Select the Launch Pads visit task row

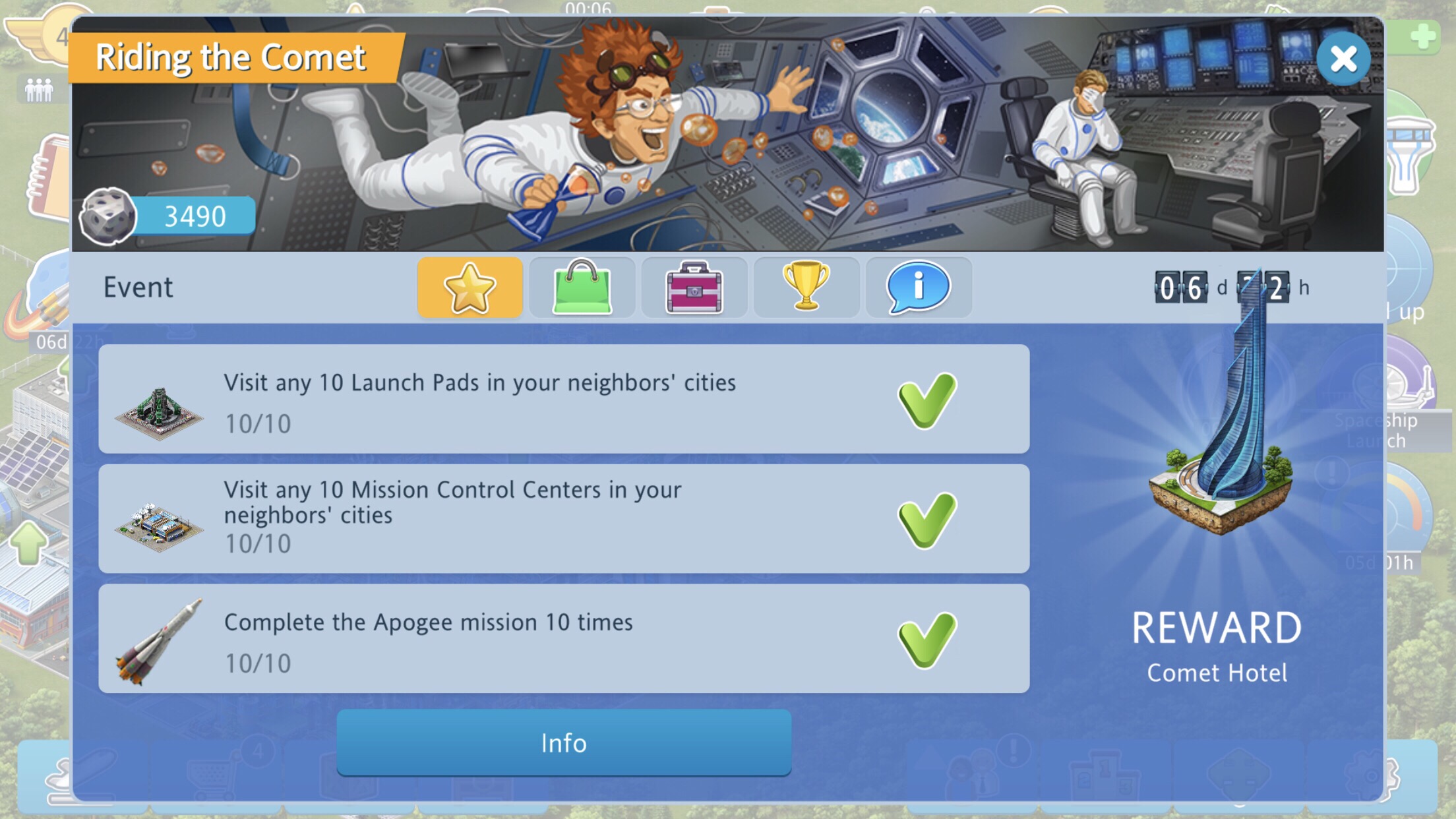(564, 399)
